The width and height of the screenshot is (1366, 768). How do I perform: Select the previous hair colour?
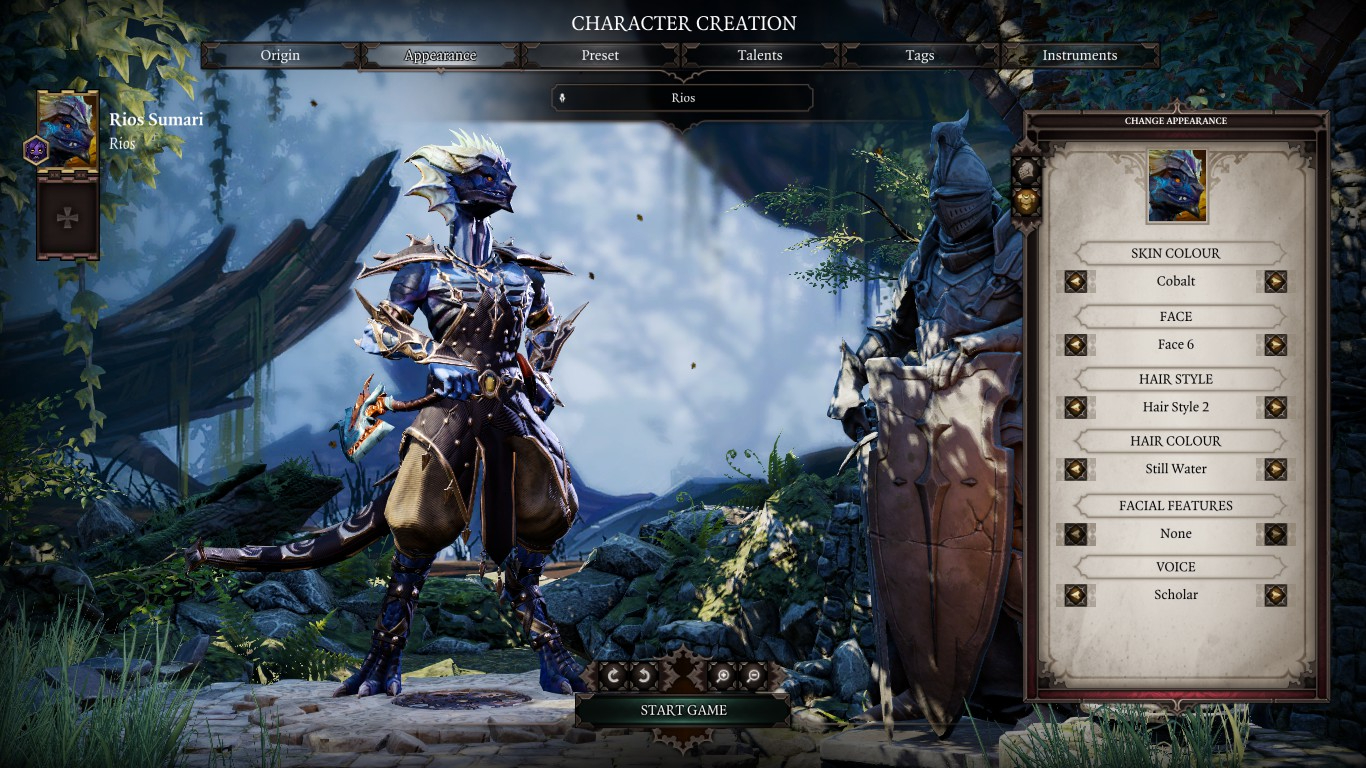[x=1076, y=469]
